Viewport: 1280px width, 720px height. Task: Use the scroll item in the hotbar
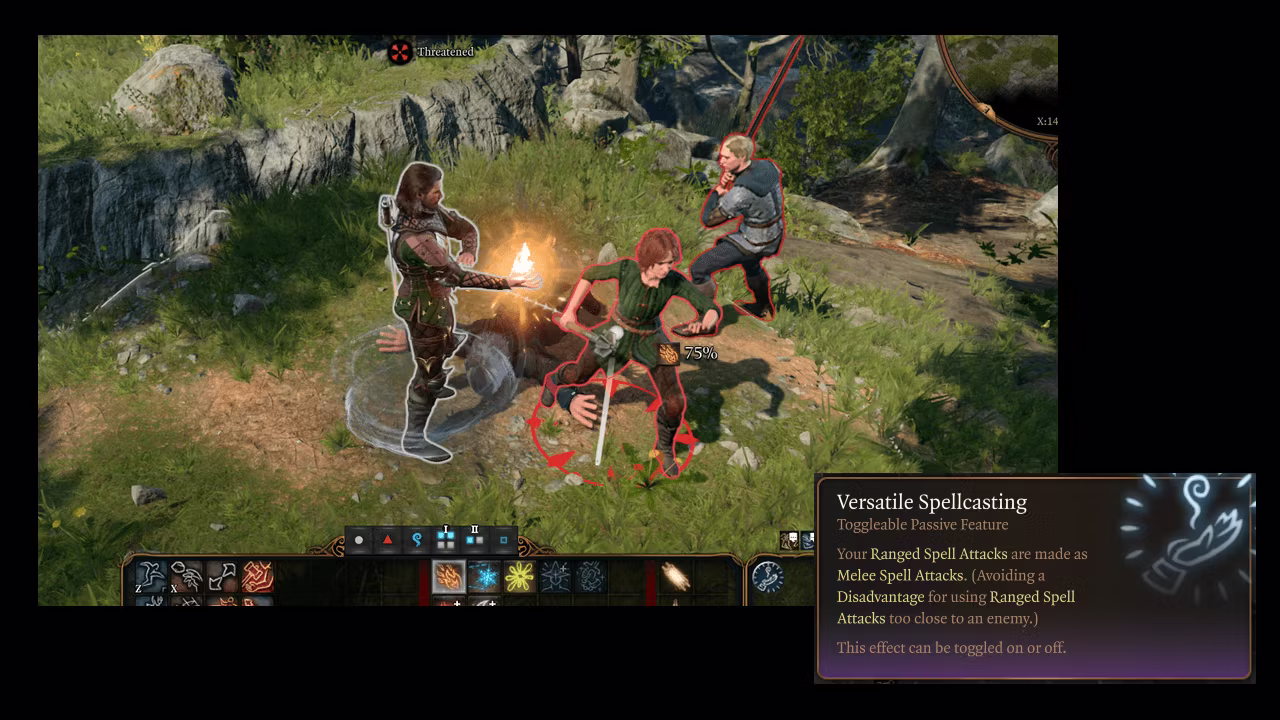pos(676,577)
